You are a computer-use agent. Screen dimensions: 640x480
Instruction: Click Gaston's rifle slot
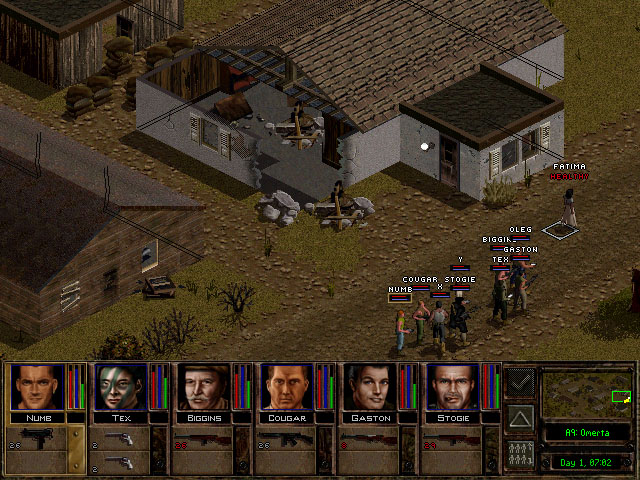coord(371,439)
